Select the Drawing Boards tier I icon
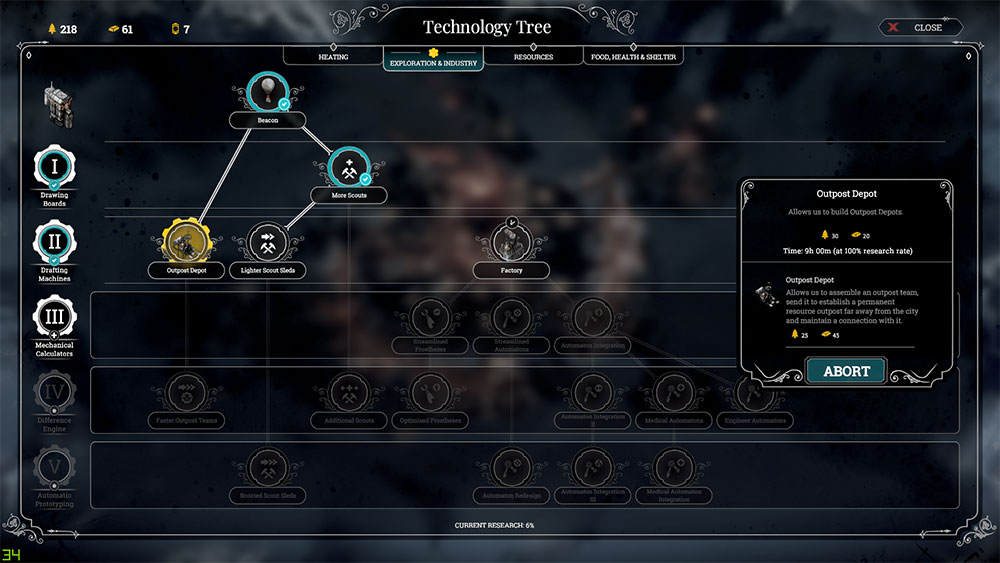This screenshot has width=1000, height=563. pyautogui.click(x=54, y=166)
